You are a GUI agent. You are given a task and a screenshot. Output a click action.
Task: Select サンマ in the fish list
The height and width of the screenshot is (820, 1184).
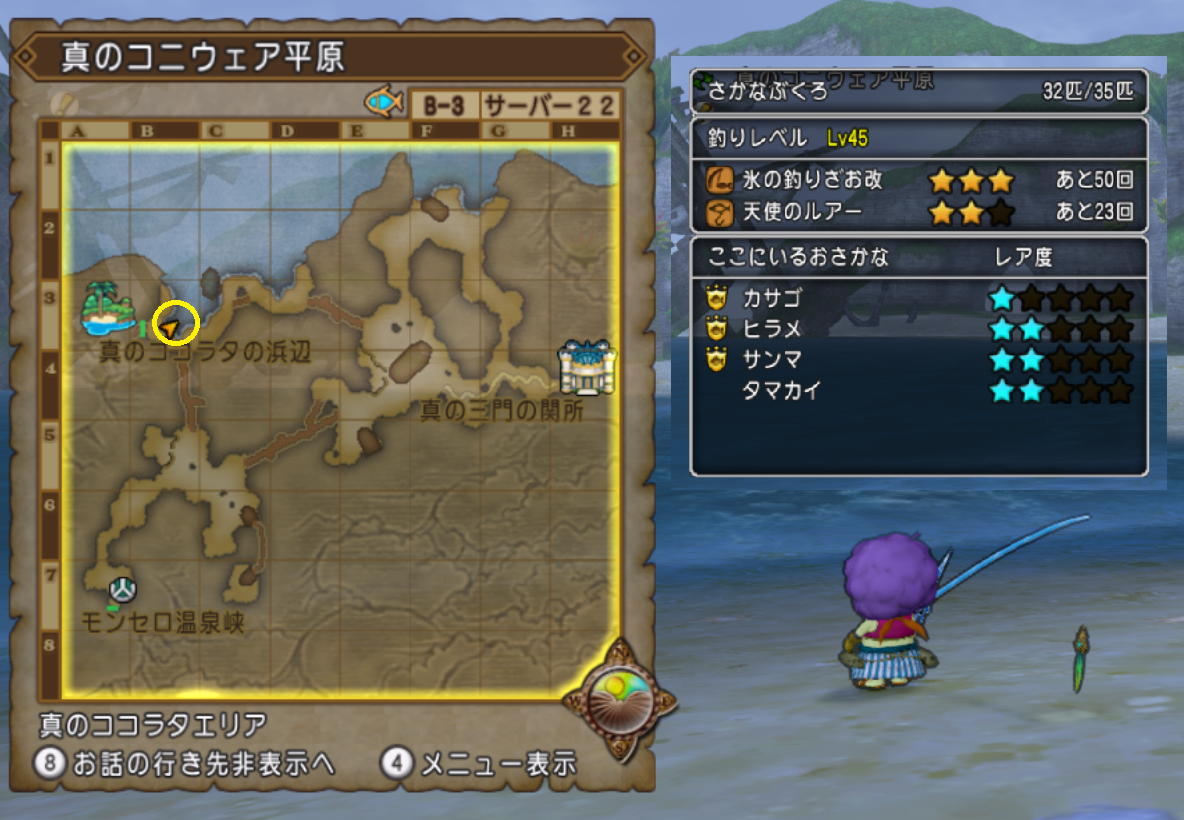tap(771, 360)
